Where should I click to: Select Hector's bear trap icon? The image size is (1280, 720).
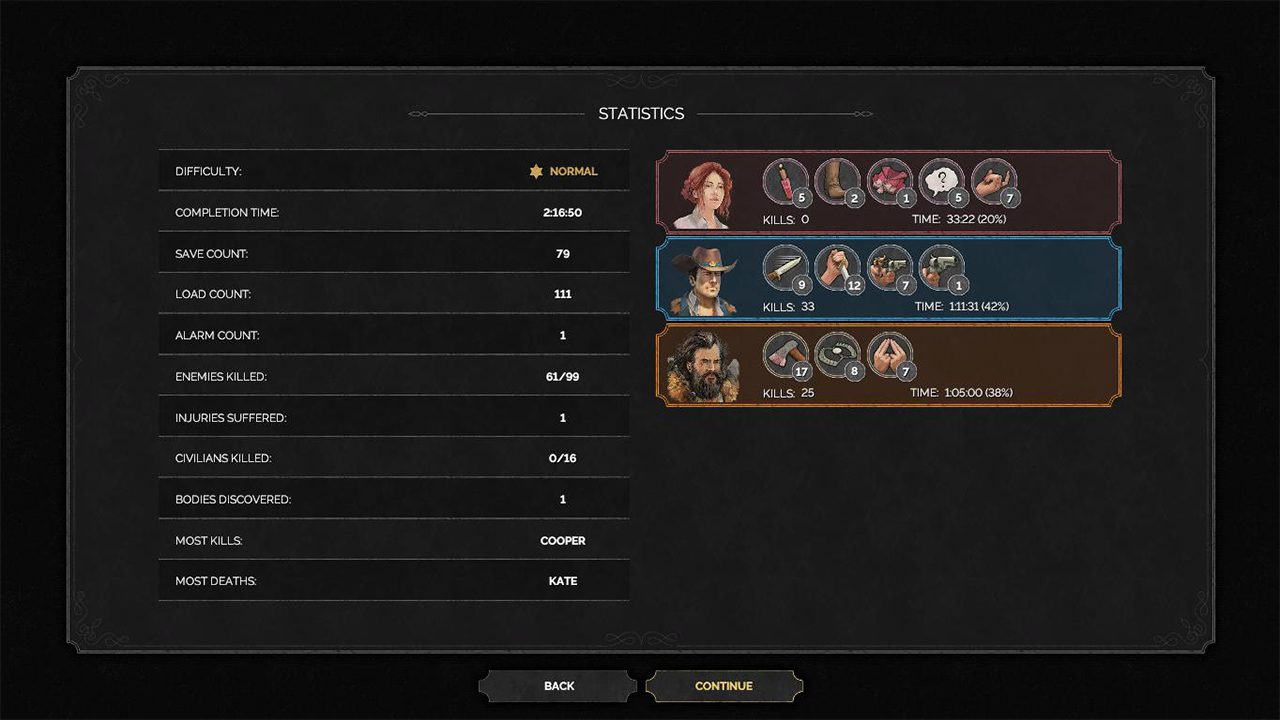coord(837,354)
